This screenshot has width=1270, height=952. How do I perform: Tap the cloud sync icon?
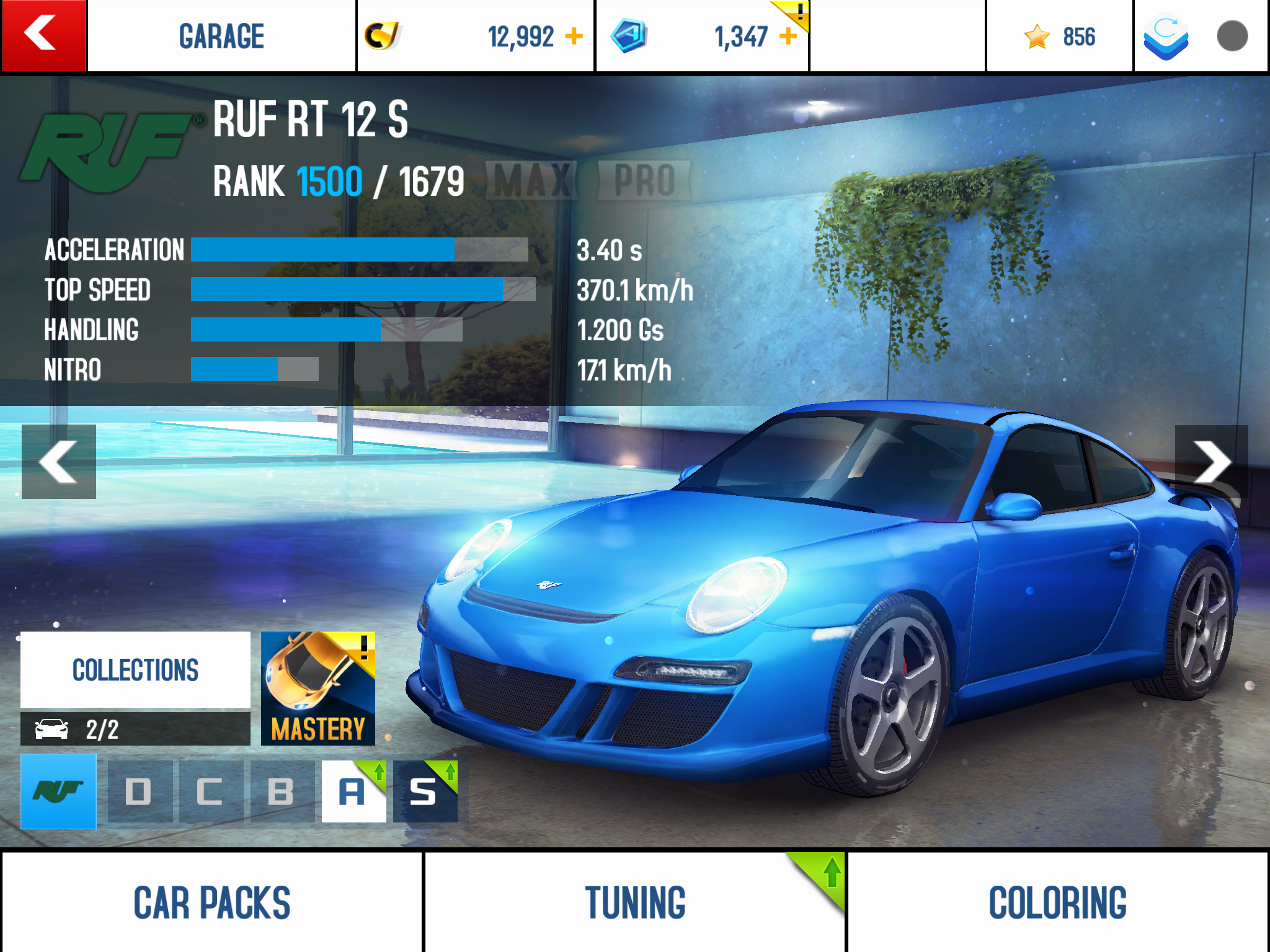coord(1166,36)
